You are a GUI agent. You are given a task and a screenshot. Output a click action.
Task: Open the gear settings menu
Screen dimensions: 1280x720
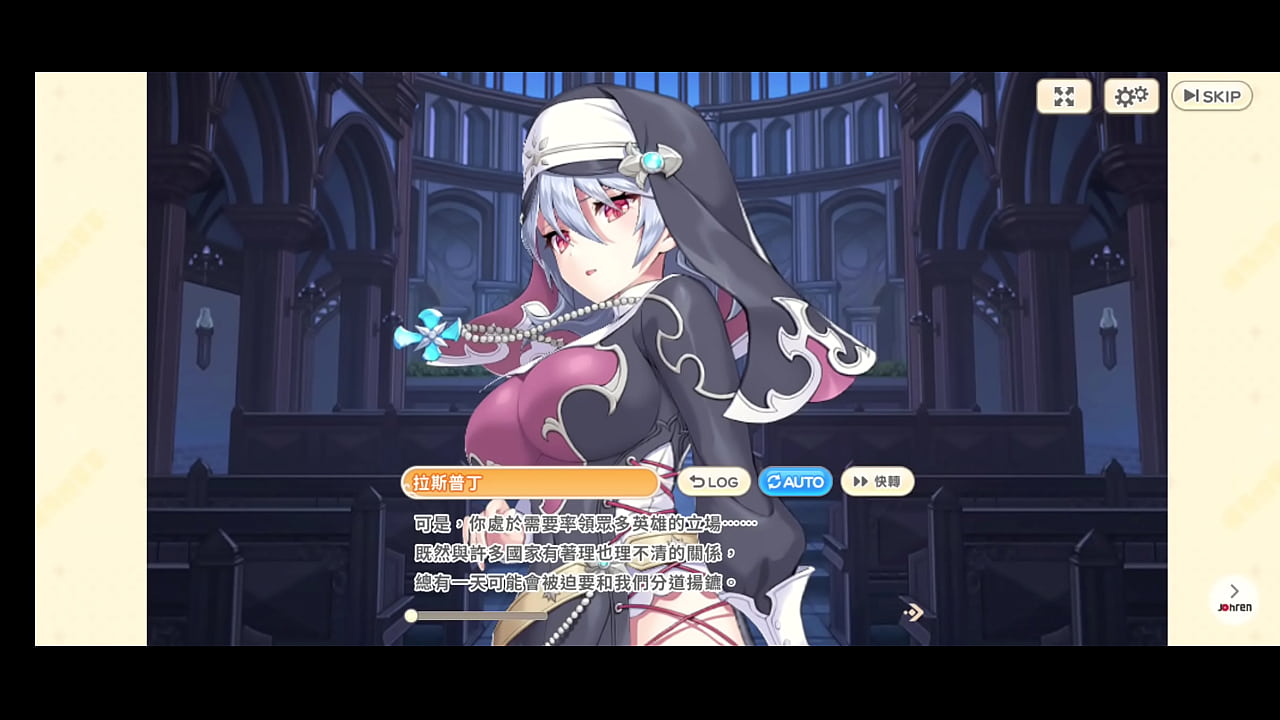1131,96
